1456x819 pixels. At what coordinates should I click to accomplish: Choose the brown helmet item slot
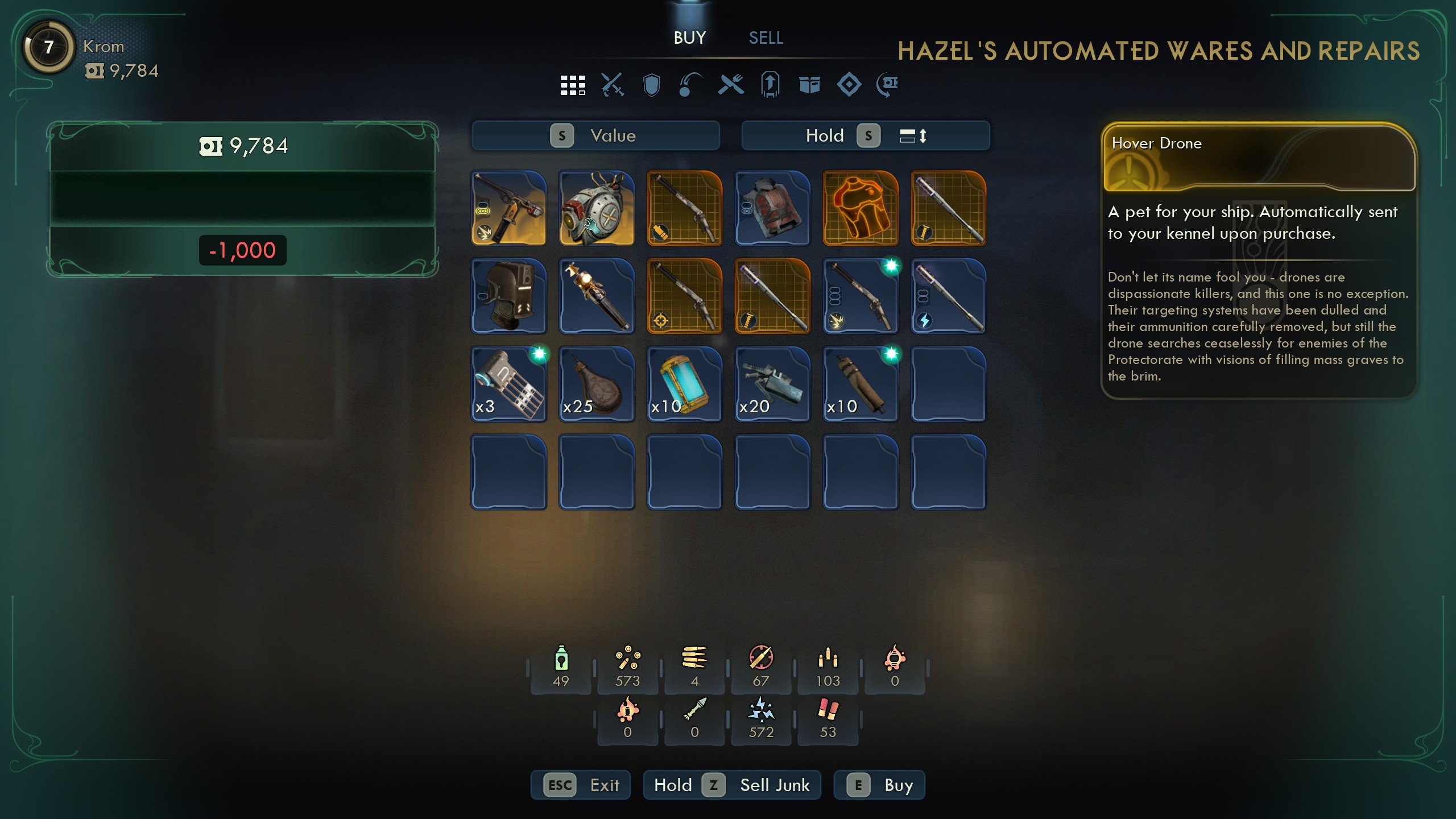click(508, 296)
